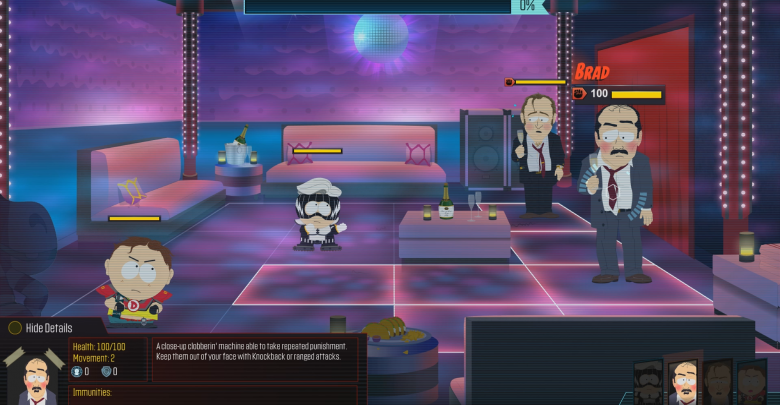Select the highlighted Brad turn-order portrait
This screenshot has width=780, height=405.
click(684, 381)
